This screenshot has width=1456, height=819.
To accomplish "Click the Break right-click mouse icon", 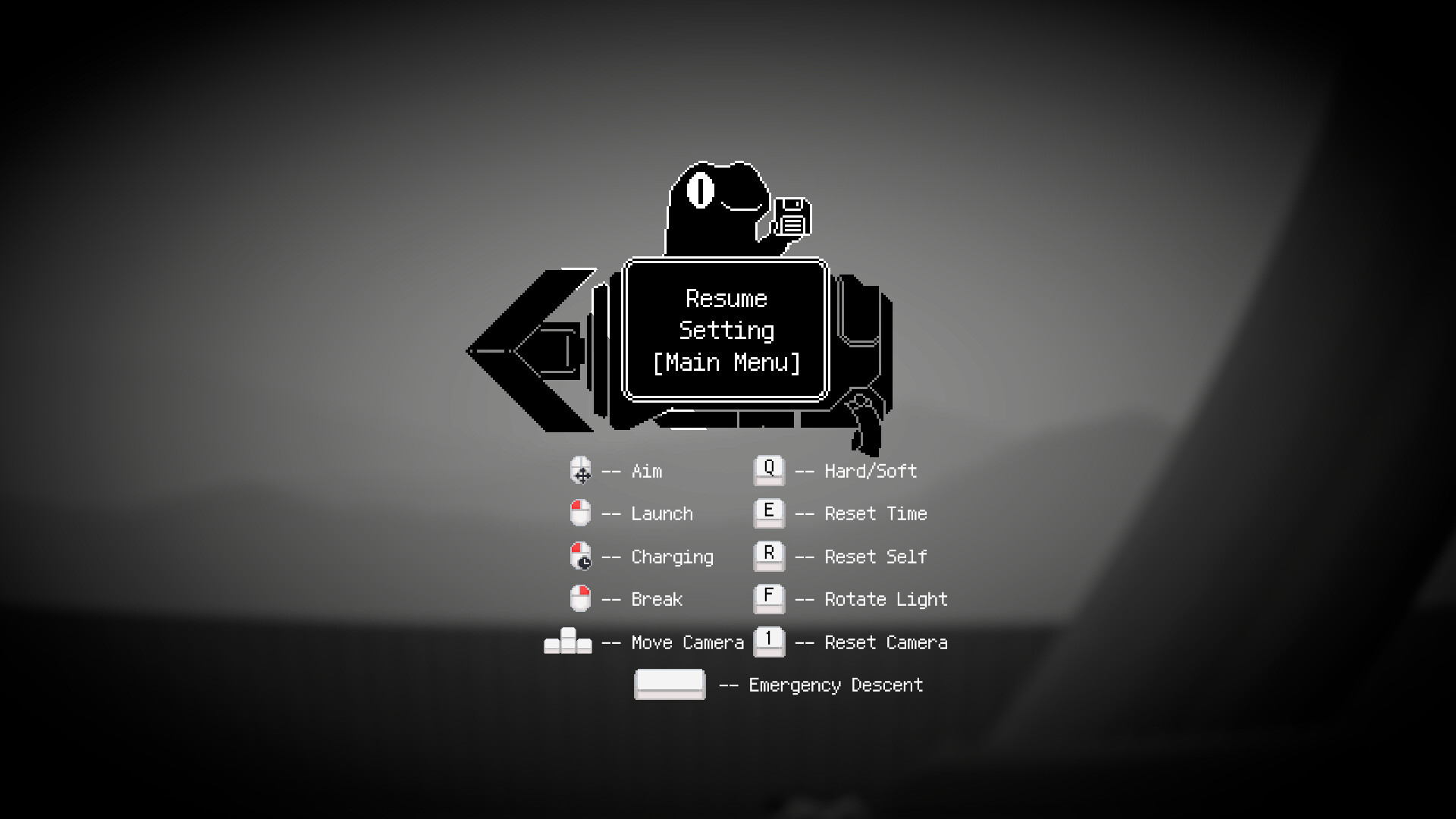I will pos(580,598).
